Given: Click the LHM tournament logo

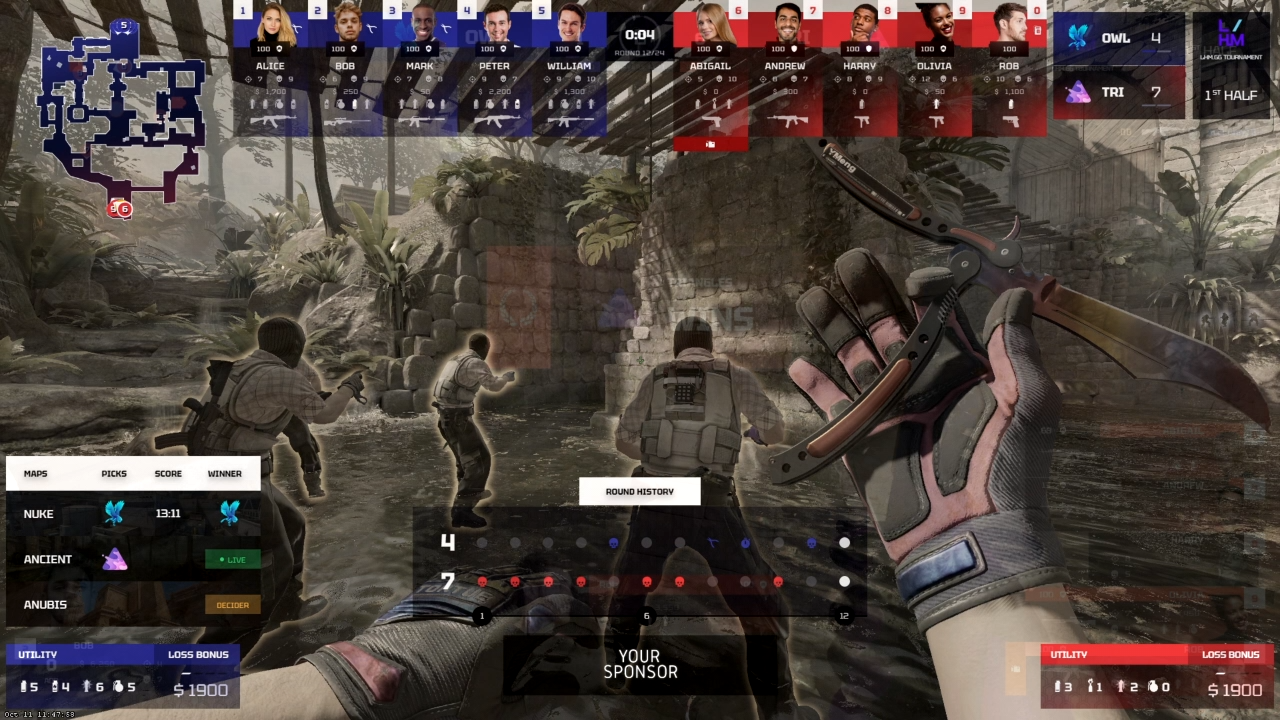Looking at the screenshot, I should pyautogui.click(x=1232, y=38).
